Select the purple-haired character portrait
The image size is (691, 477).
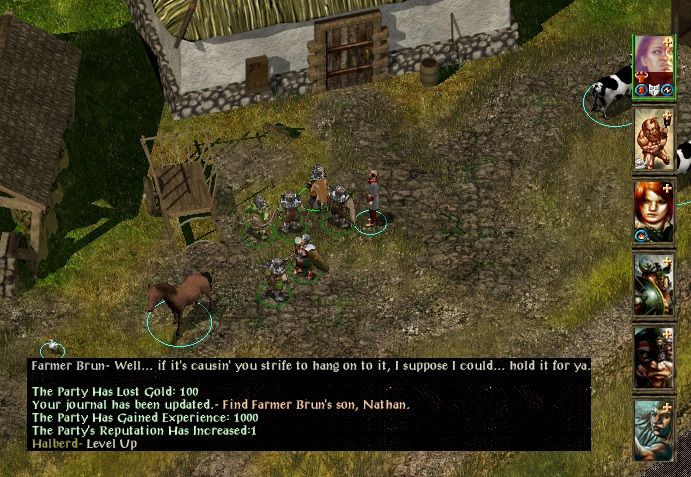click(x=652, y=62)
